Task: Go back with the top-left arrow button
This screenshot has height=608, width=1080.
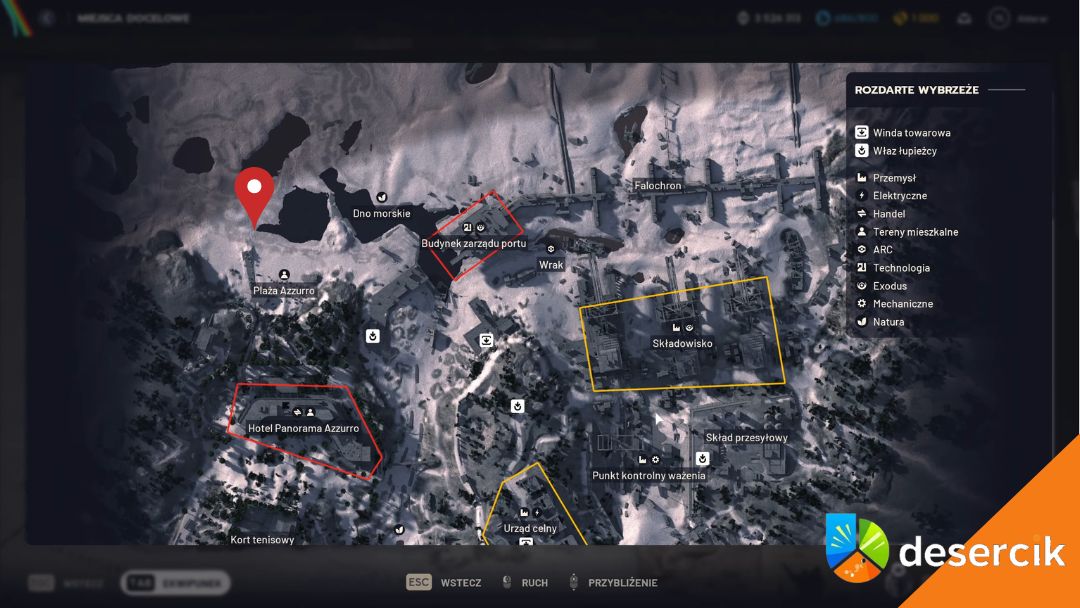Action: coord(45,17)
